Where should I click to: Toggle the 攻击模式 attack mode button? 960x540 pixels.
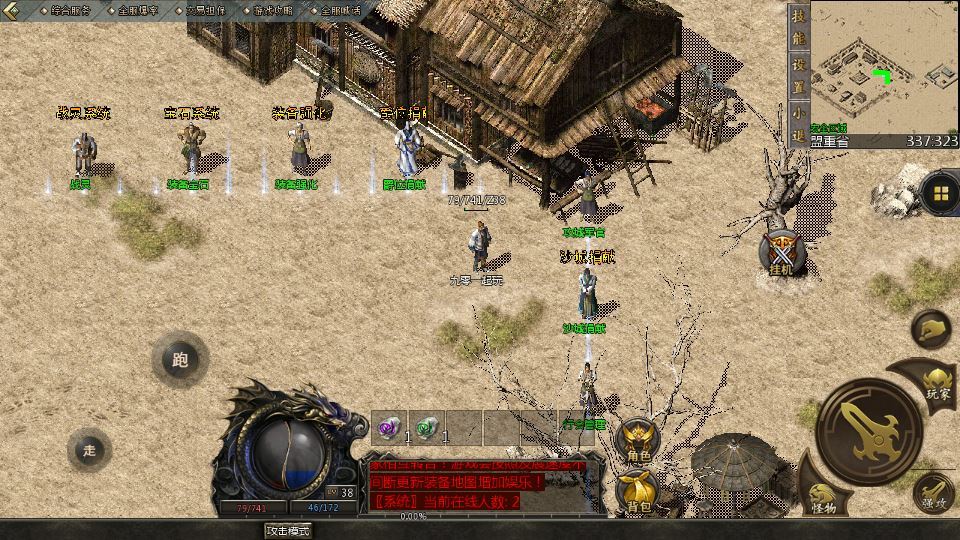290,530
